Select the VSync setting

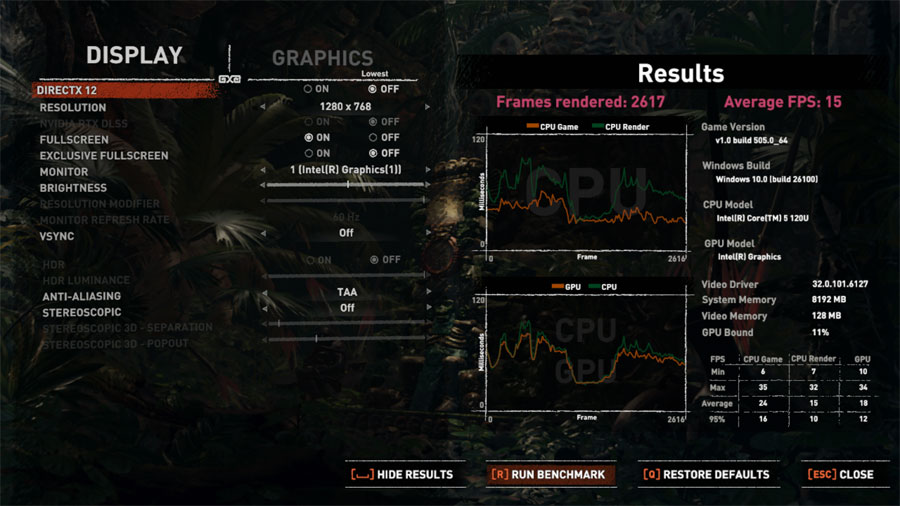point(57,236)
